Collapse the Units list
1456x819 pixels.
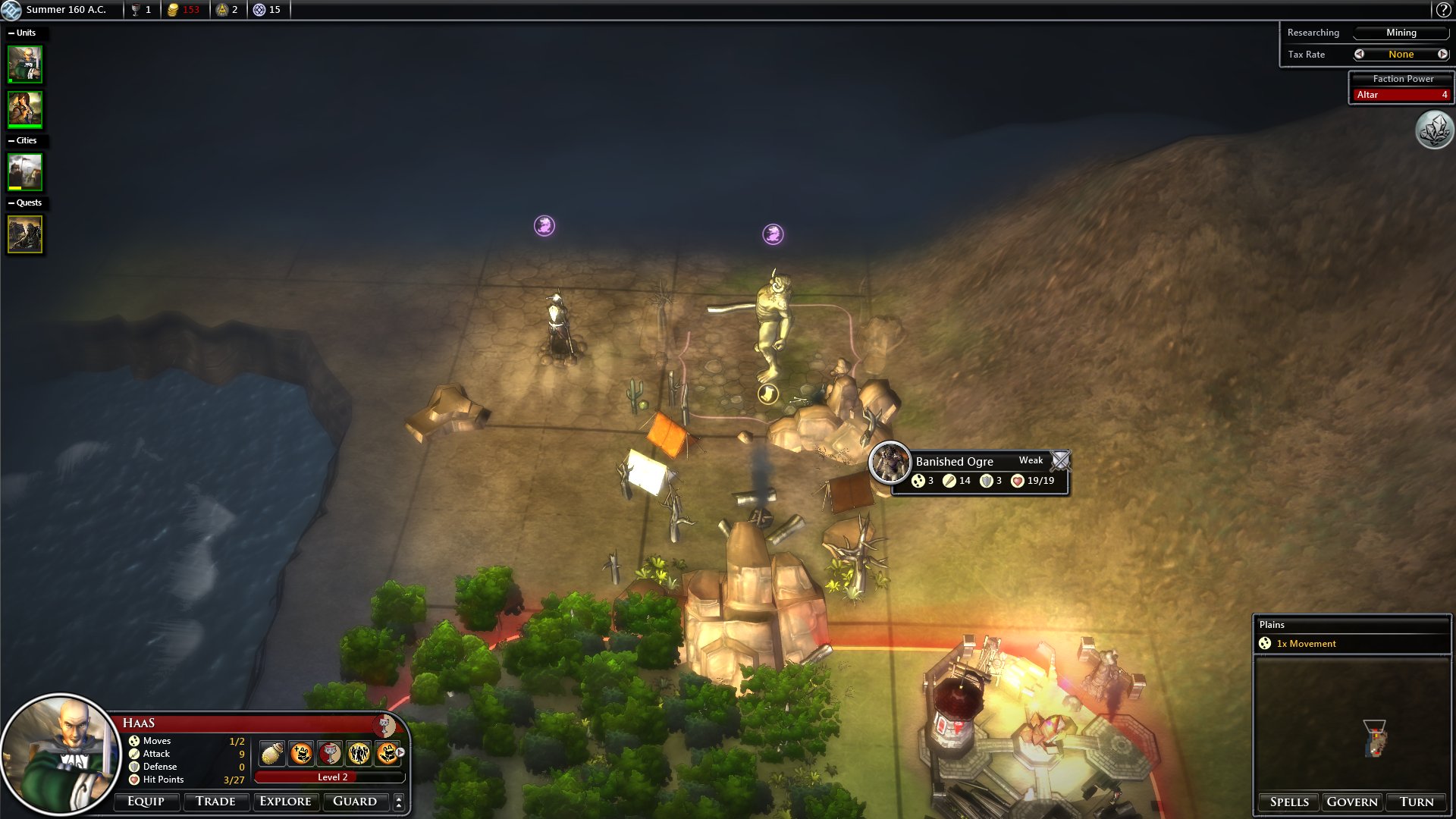[x=11, y=33]
